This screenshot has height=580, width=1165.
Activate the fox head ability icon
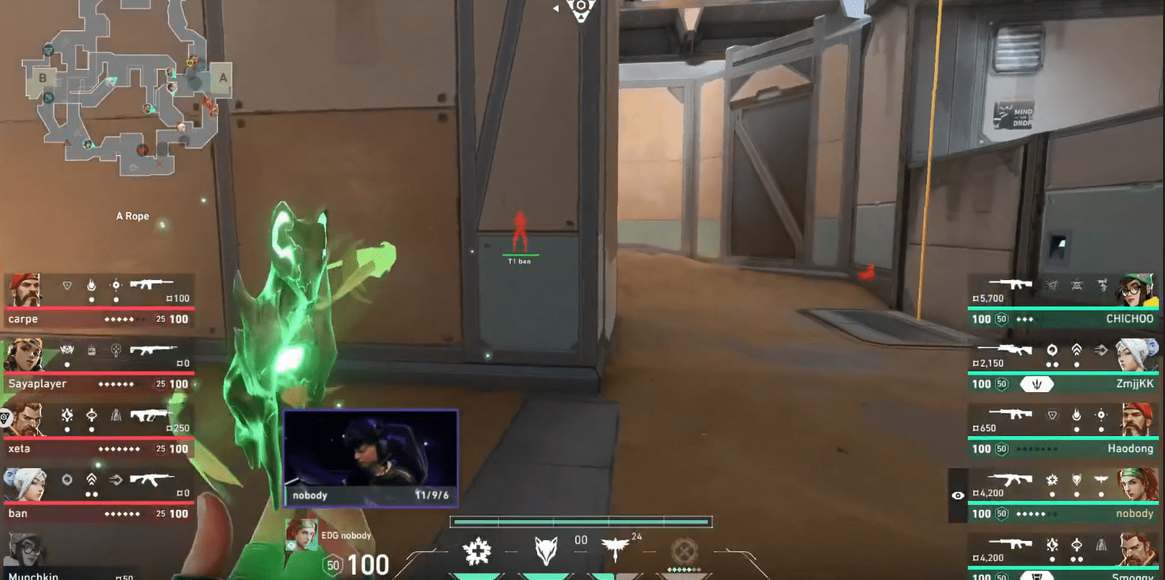[546, 550]
